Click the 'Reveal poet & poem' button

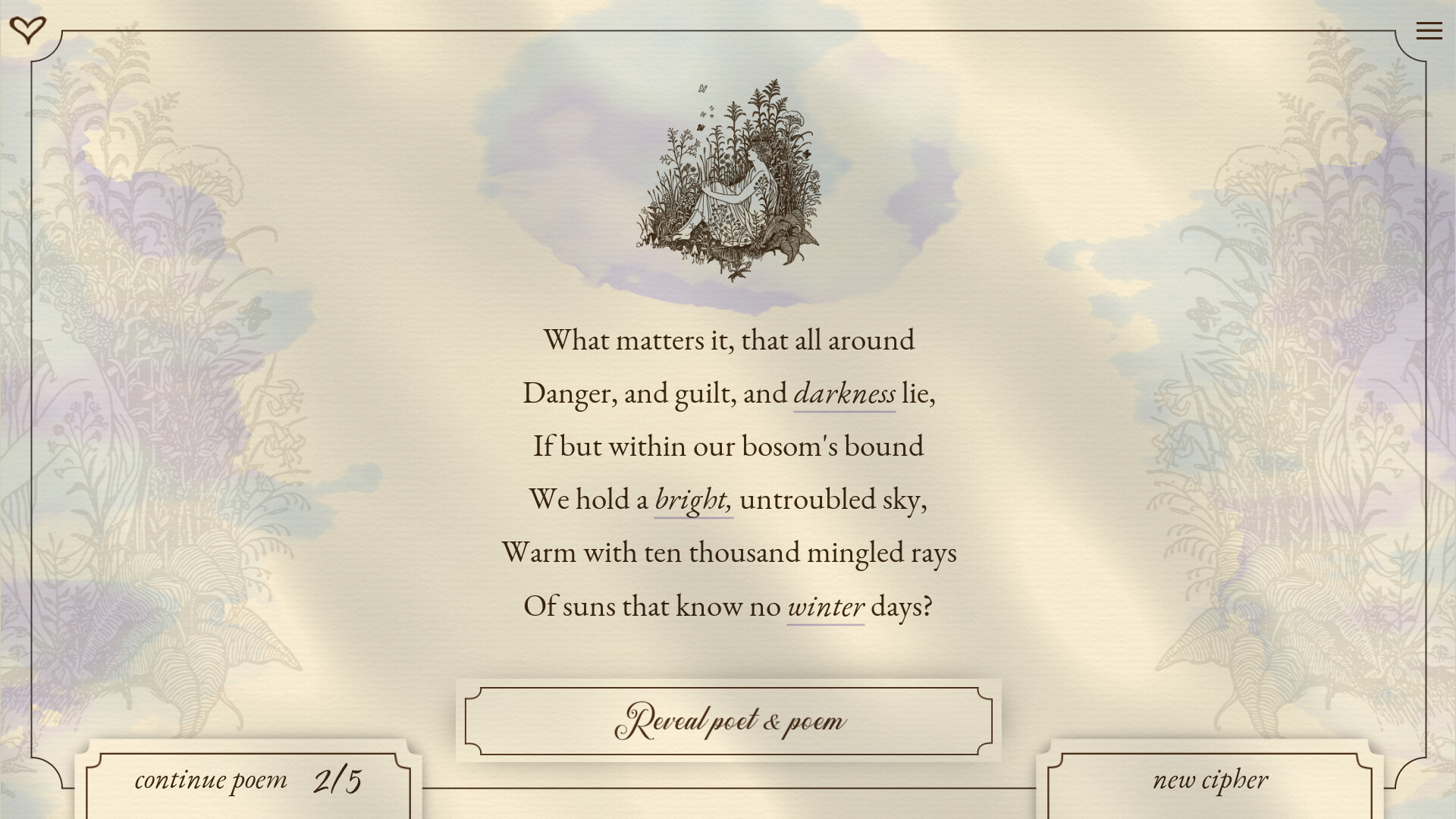click(726, 721)
